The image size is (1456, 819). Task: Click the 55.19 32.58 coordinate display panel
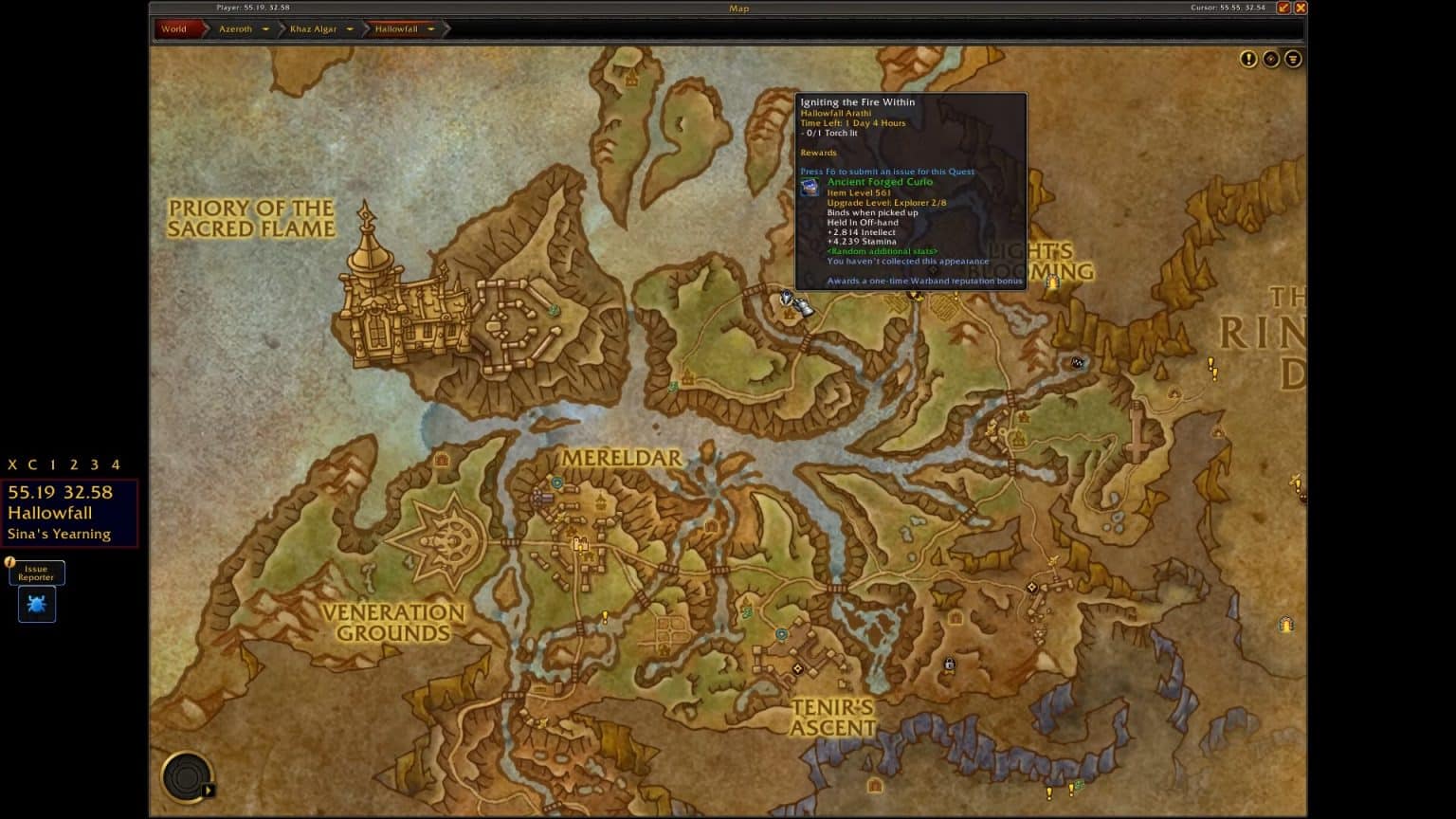pos(60,493)
